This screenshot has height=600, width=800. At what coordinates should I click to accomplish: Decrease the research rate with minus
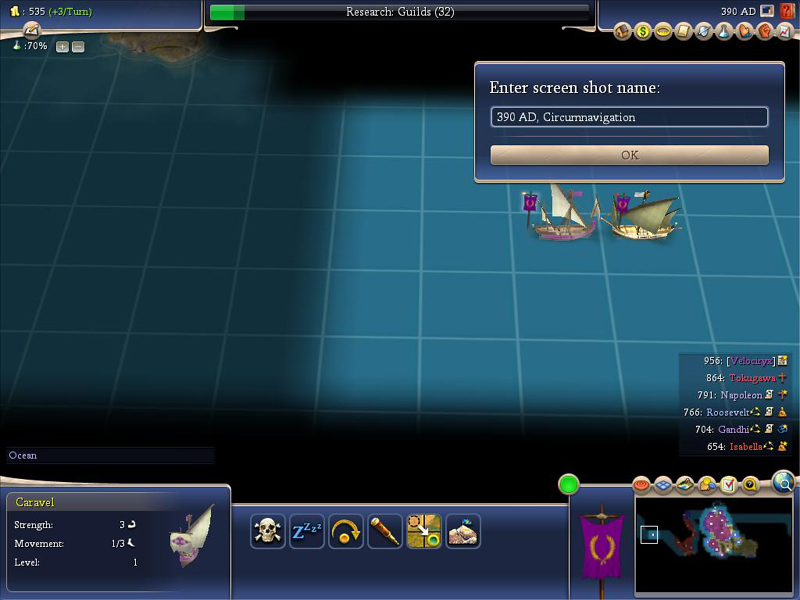(x=78, y=46)
